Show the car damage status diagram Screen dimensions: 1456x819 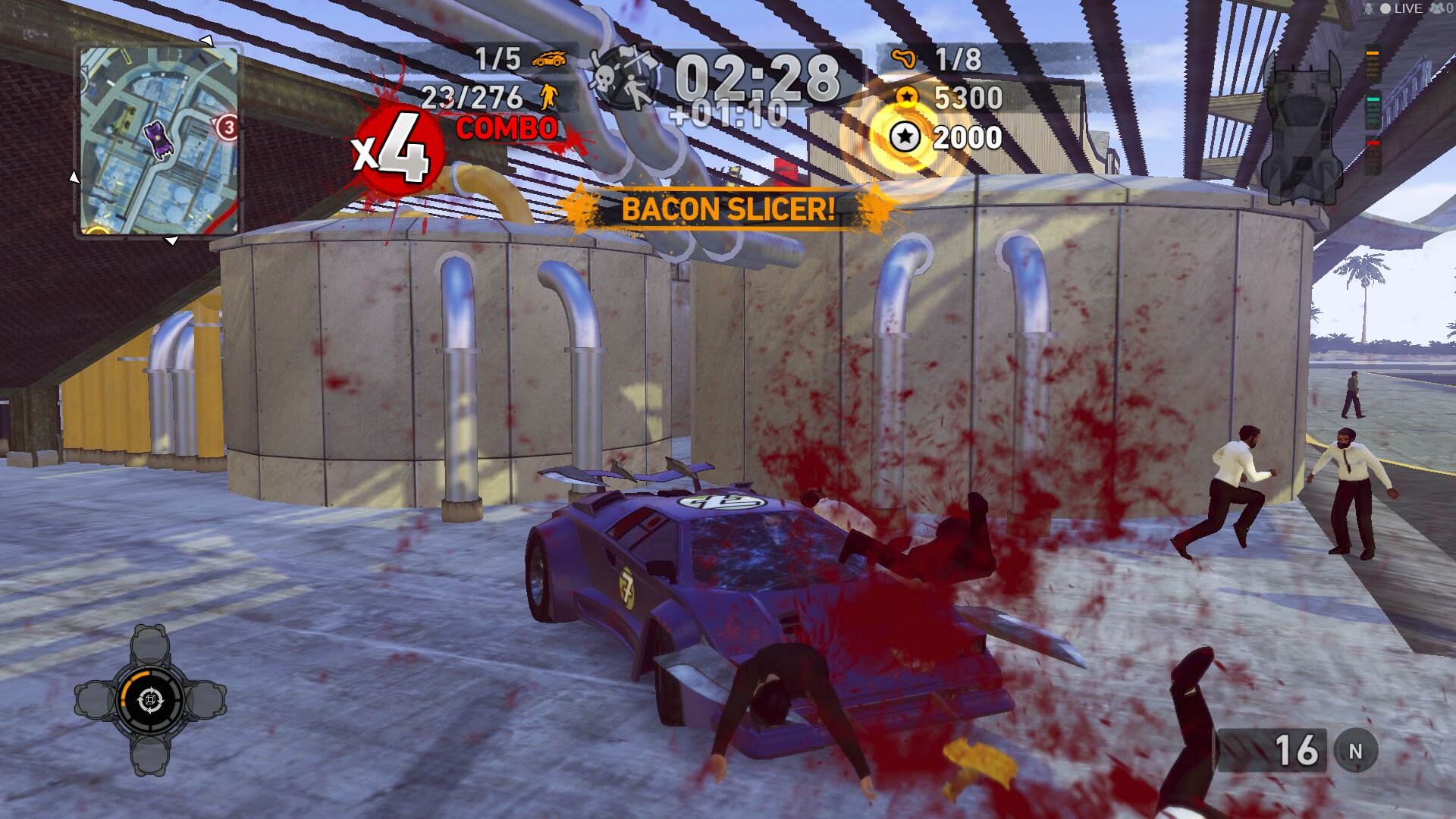[1301, 125]
